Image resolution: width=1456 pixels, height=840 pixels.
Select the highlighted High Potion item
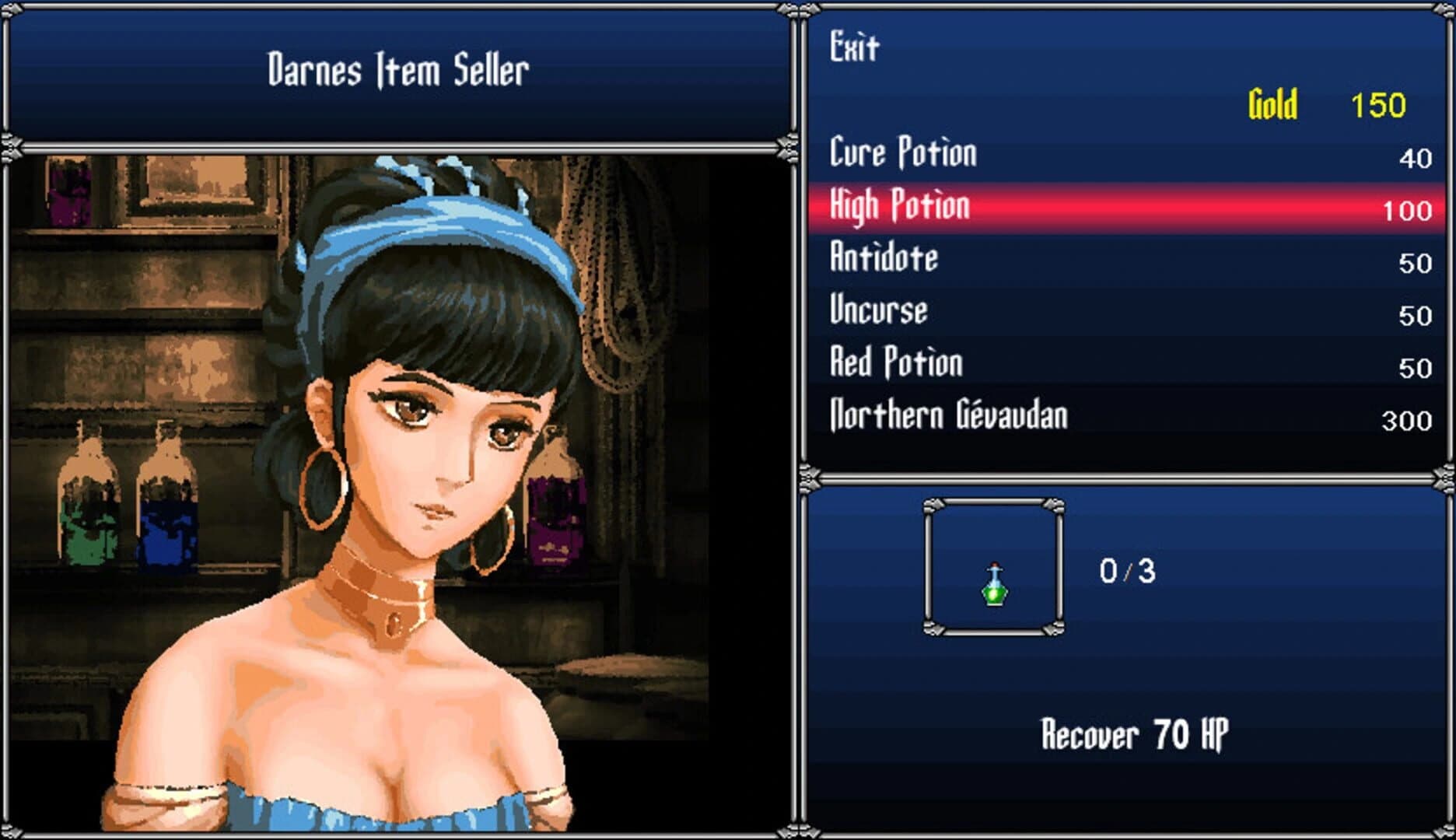pos(899,205)
